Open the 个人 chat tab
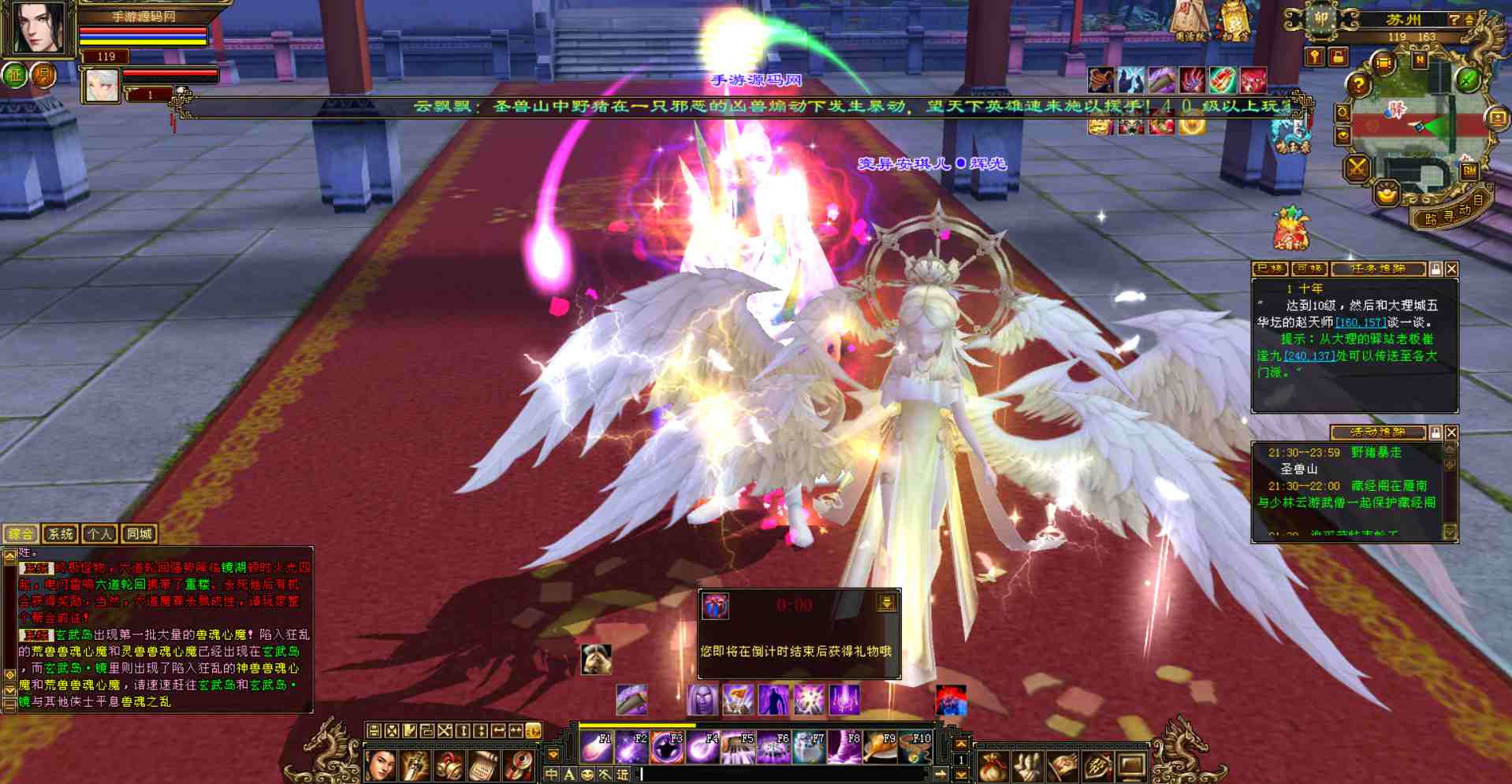 point(99,533)
